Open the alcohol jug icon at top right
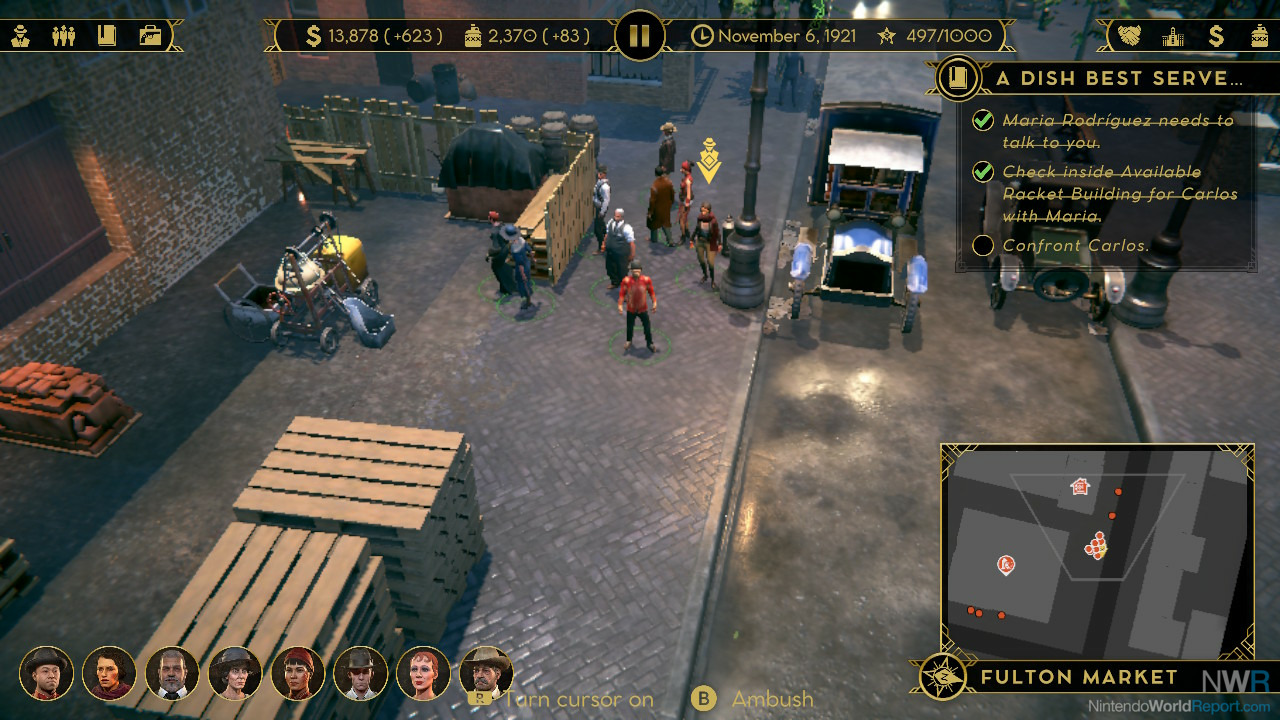 point(1259,37)
